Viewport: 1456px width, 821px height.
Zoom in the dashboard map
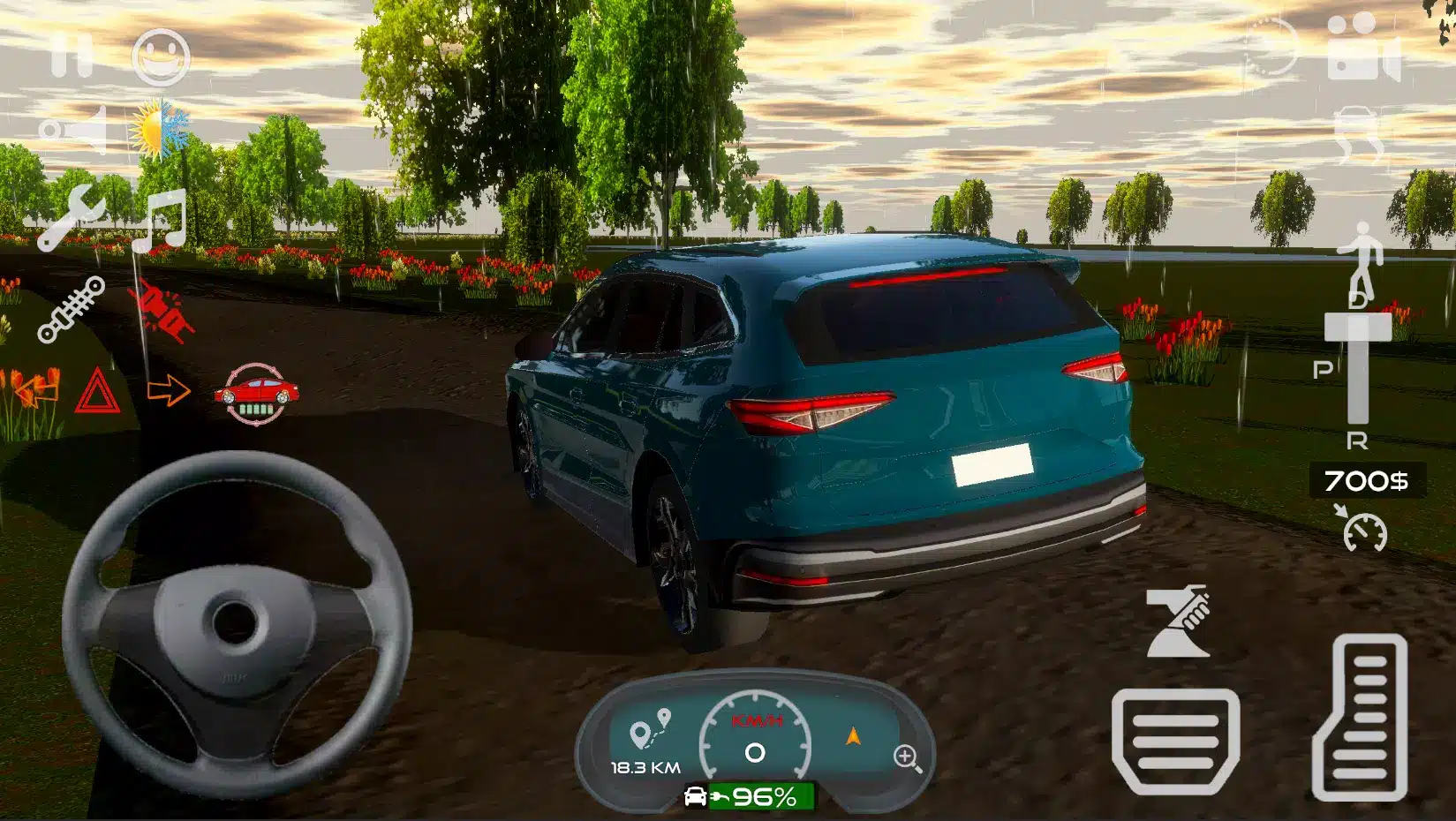tap(908, 758)
